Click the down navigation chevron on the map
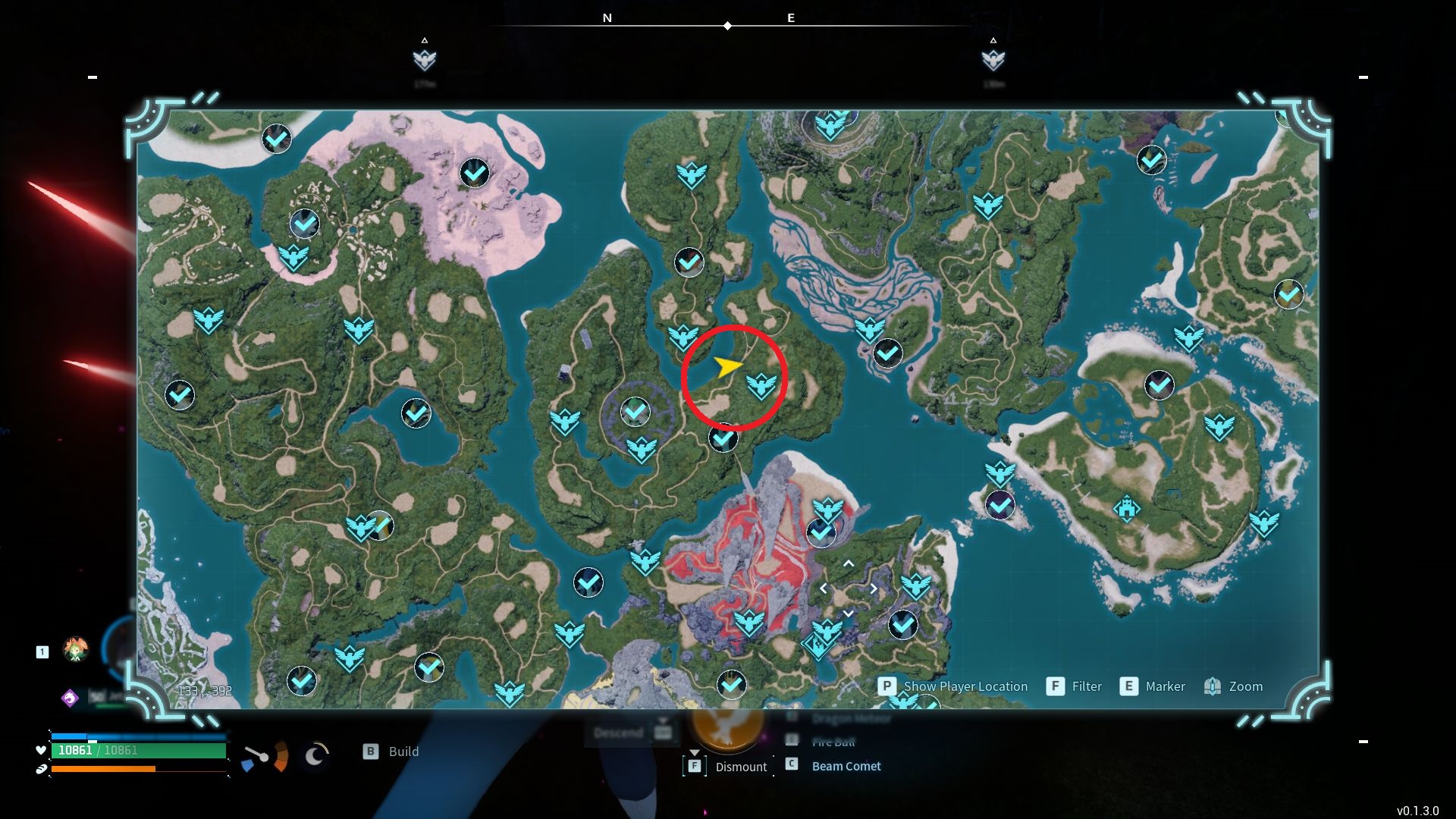This screenshot has width=1456, height=819. [x=849, y=612]
